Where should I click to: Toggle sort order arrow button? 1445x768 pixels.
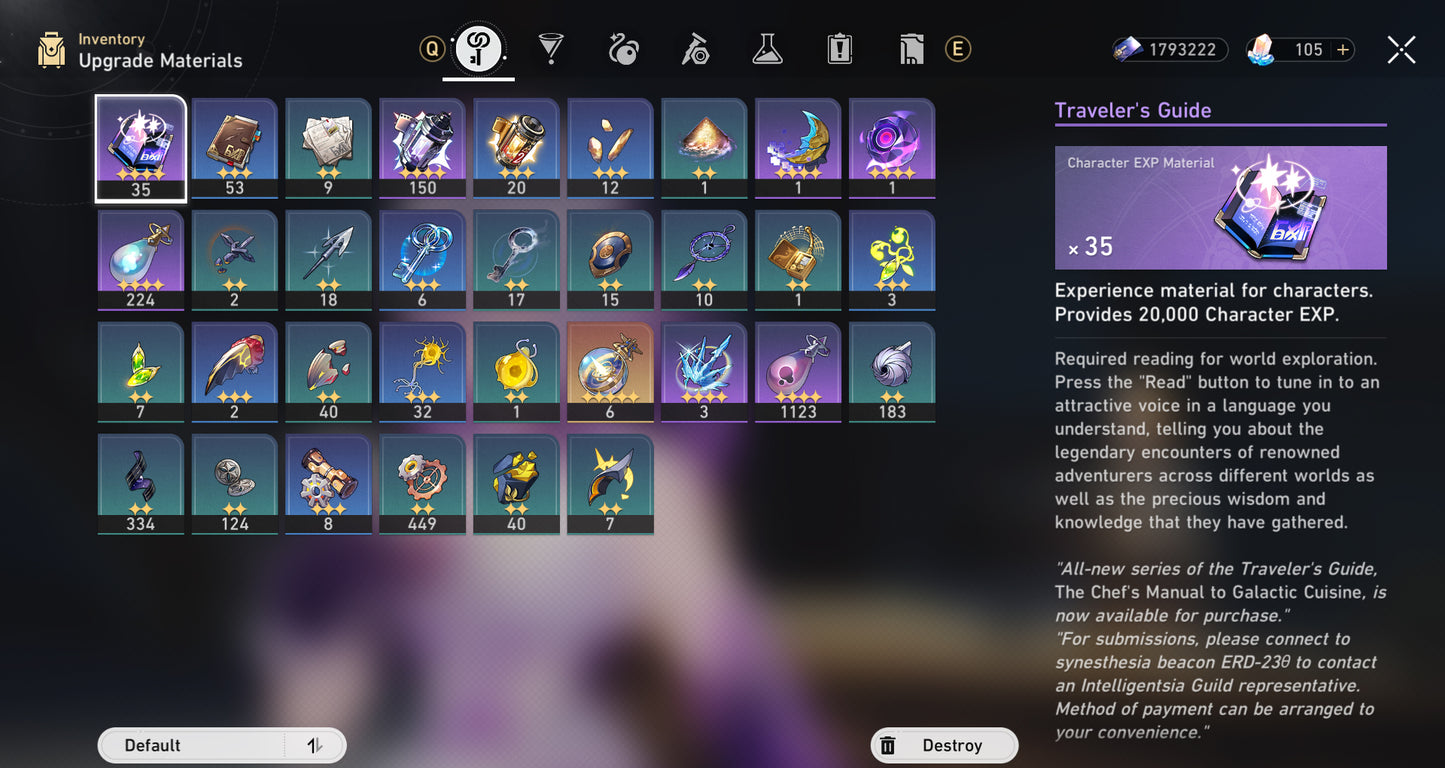(314, 745)
